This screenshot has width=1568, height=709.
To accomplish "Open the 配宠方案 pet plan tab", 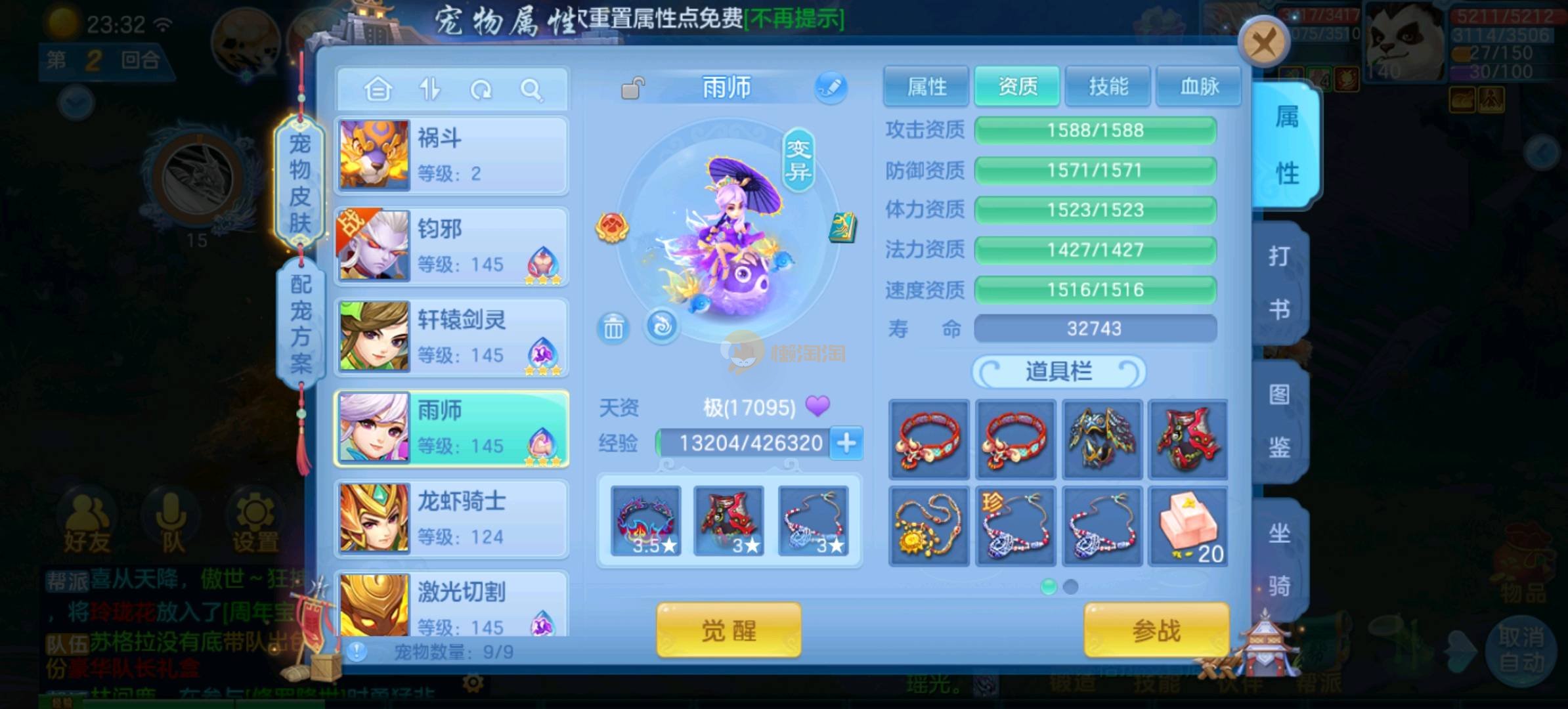I will [x=301, y=323].
